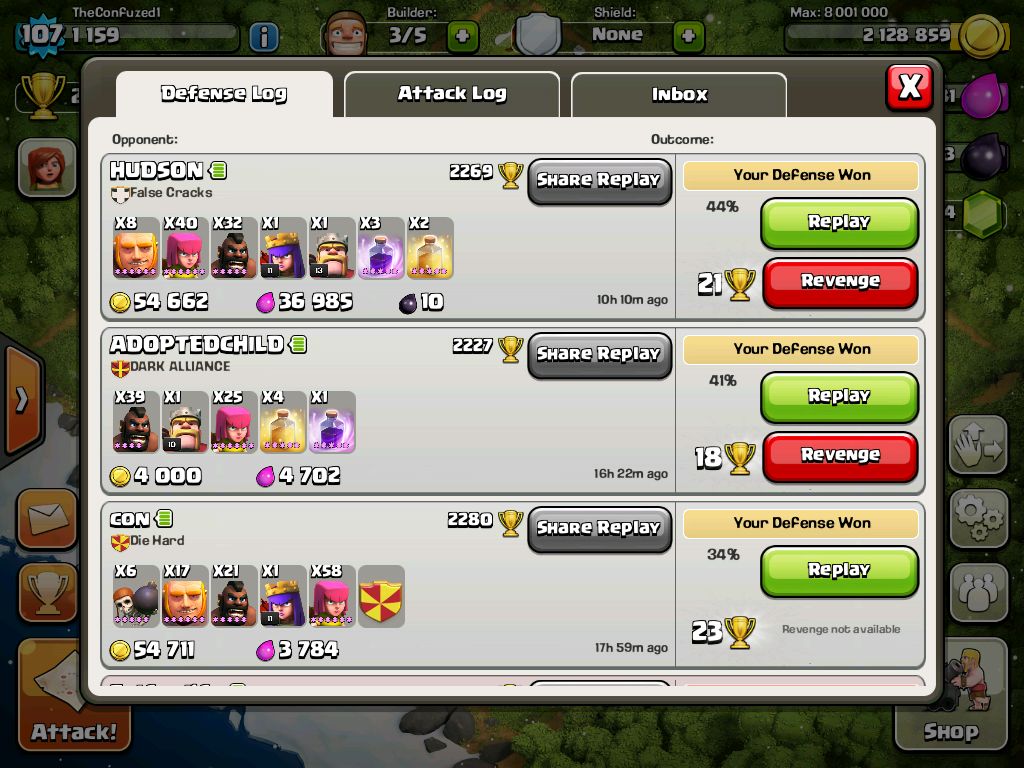Watch Replay of HUDSON's attack
The image size is (1024, 768).
click(839, 222)
